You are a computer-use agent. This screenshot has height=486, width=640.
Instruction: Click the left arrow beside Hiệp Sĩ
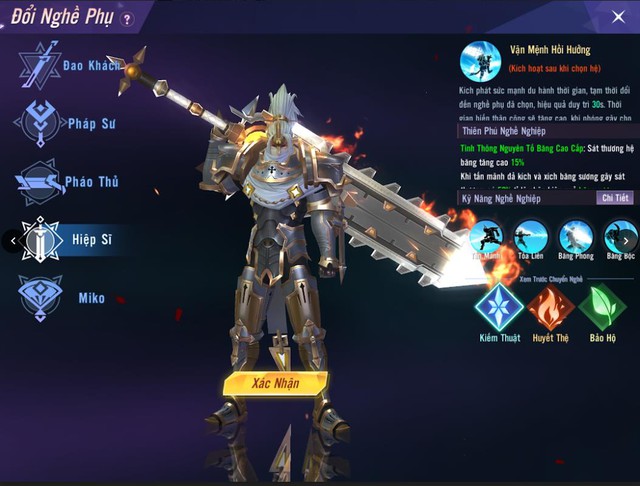pyautogui.click(x=10, y=240)
